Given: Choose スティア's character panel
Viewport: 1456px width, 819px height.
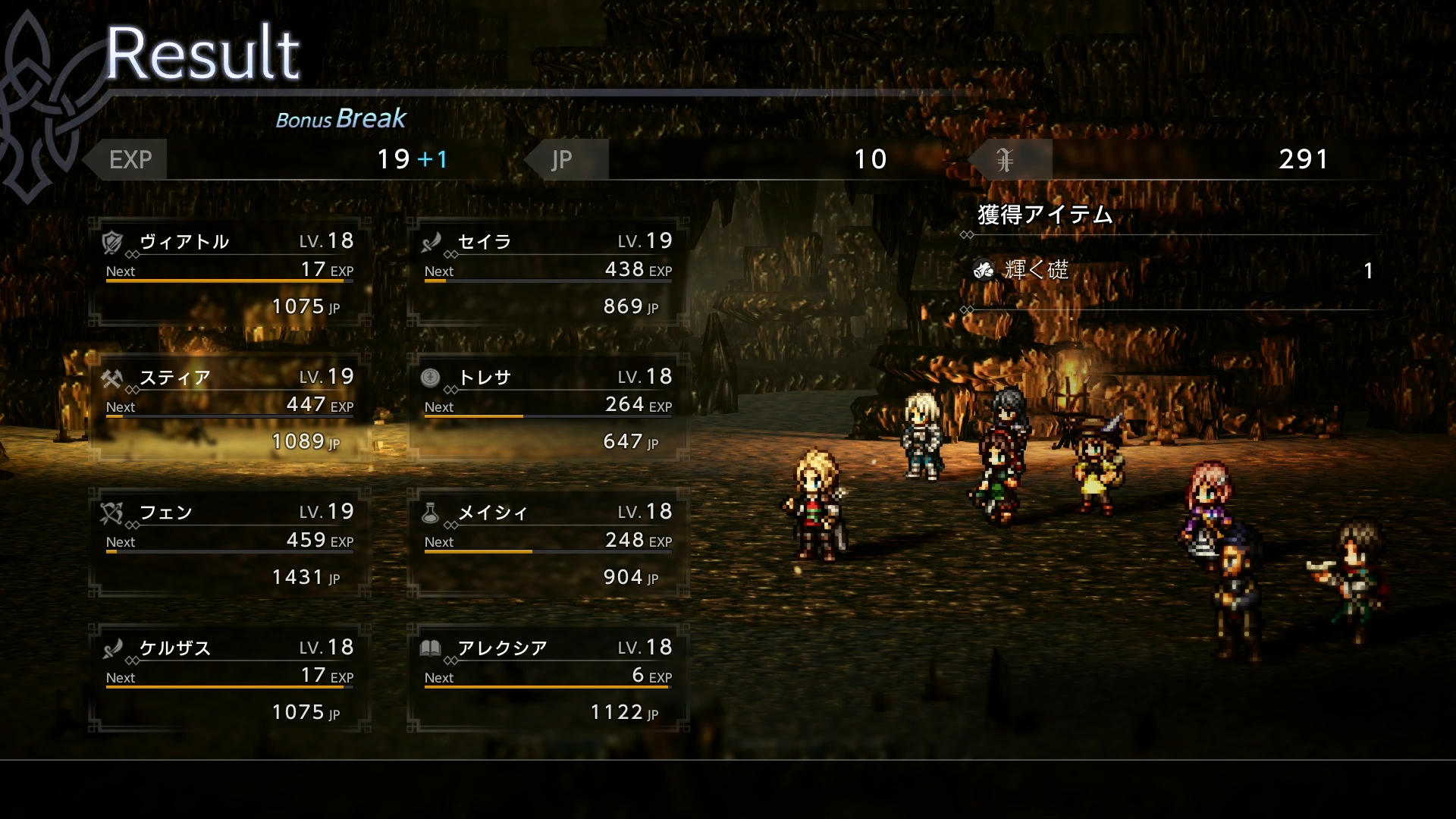Looking at the screenshot, I should [x=229, y=409].
